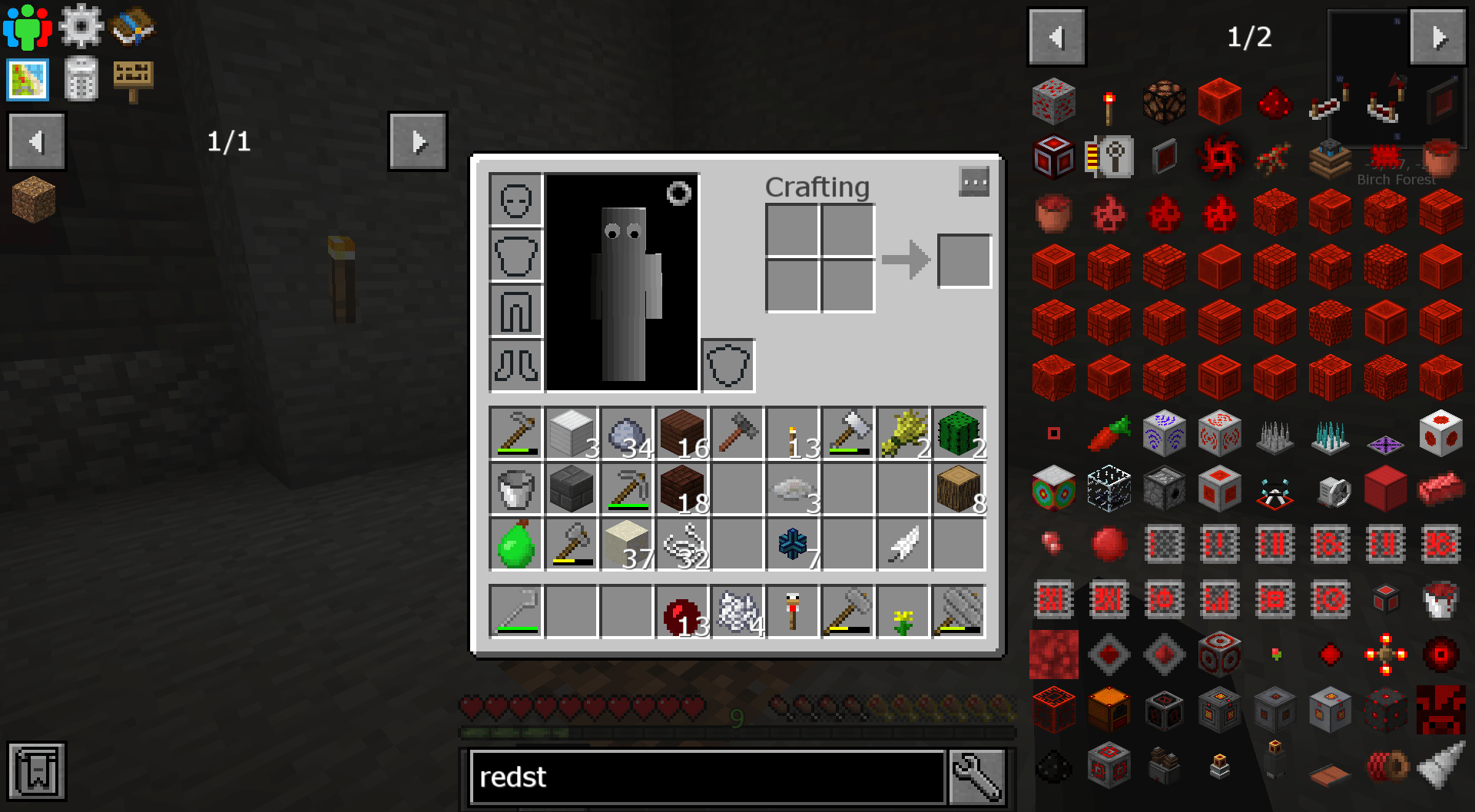1475x812 pixels.
Task: Click the previous page arrow beside 1/2
Action: [x=1056, y=36]
